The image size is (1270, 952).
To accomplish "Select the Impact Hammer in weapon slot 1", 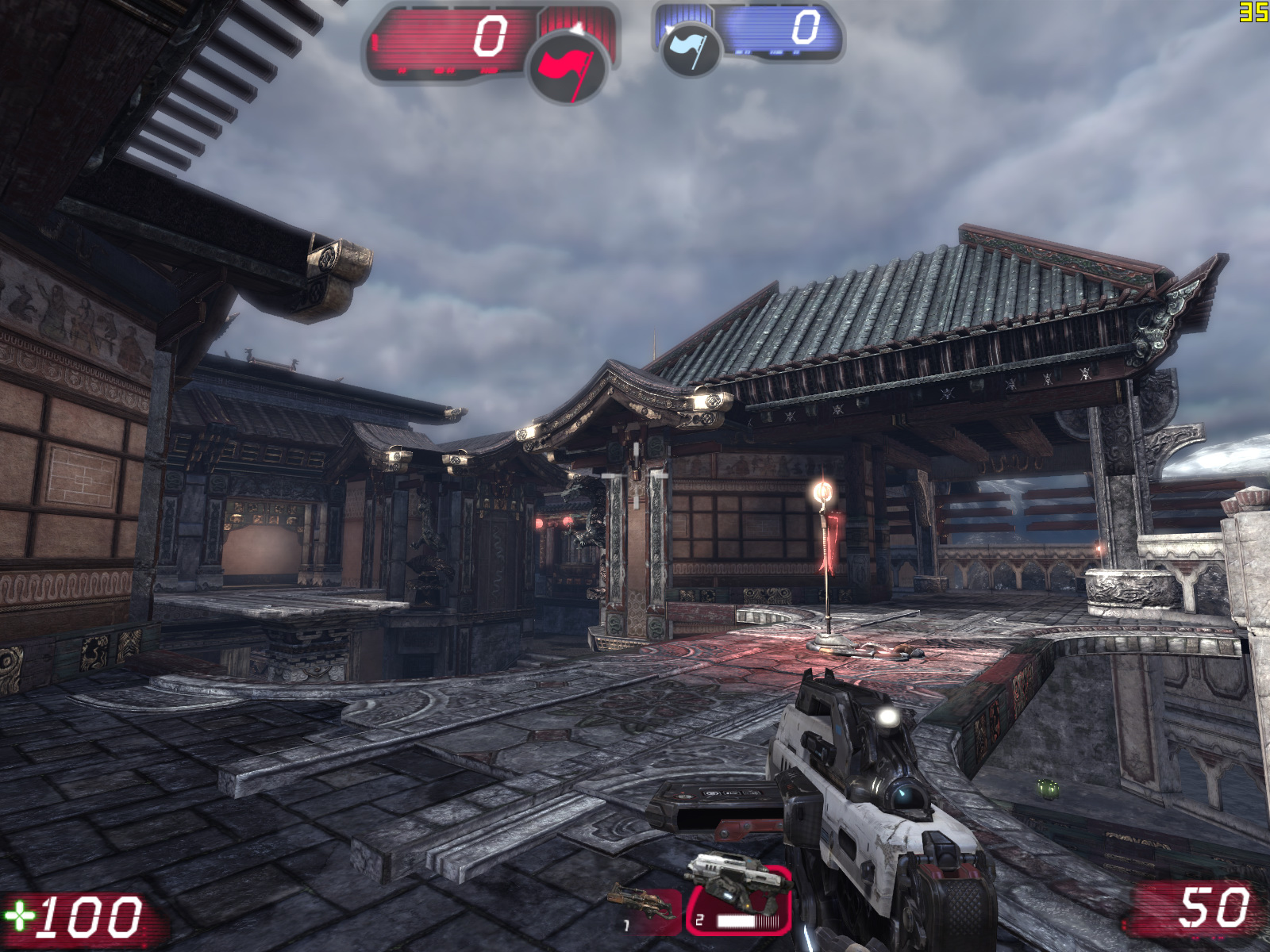I will pos(645,908).
